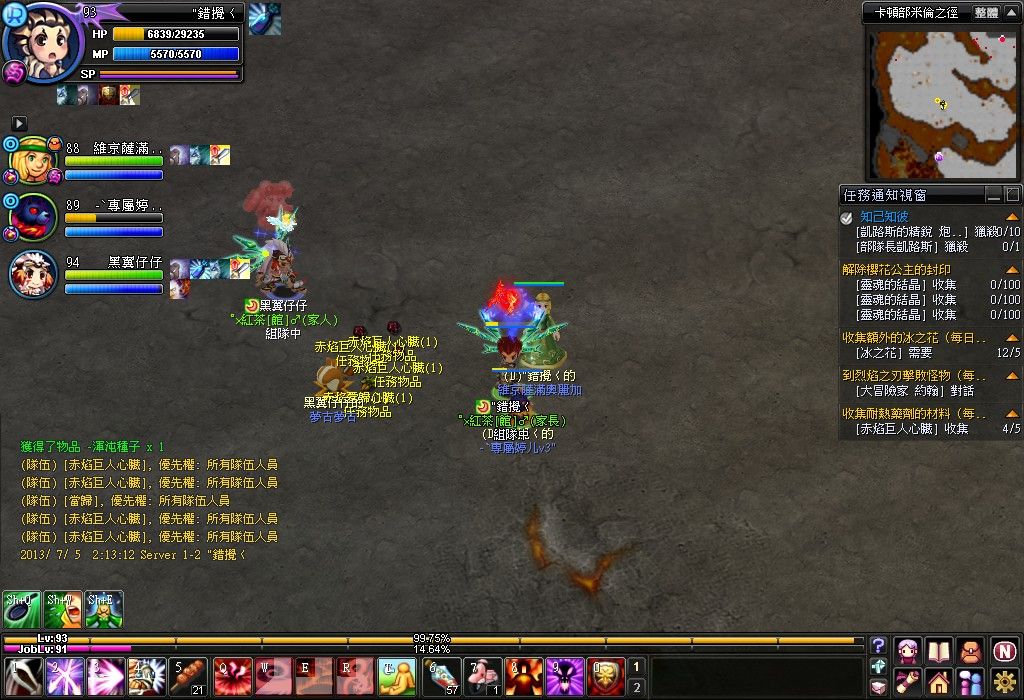Screen dimensions: 1024x700
Task: Open the minimap of 卡頓郡米倫之徑
Action: tap(940, 101)
